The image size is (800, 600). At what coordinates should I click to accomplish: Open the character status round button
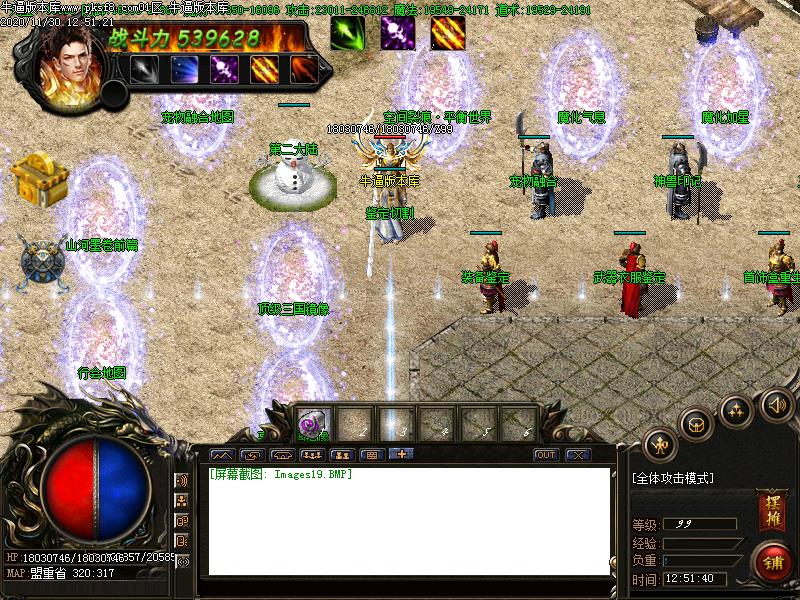(660, 443)
